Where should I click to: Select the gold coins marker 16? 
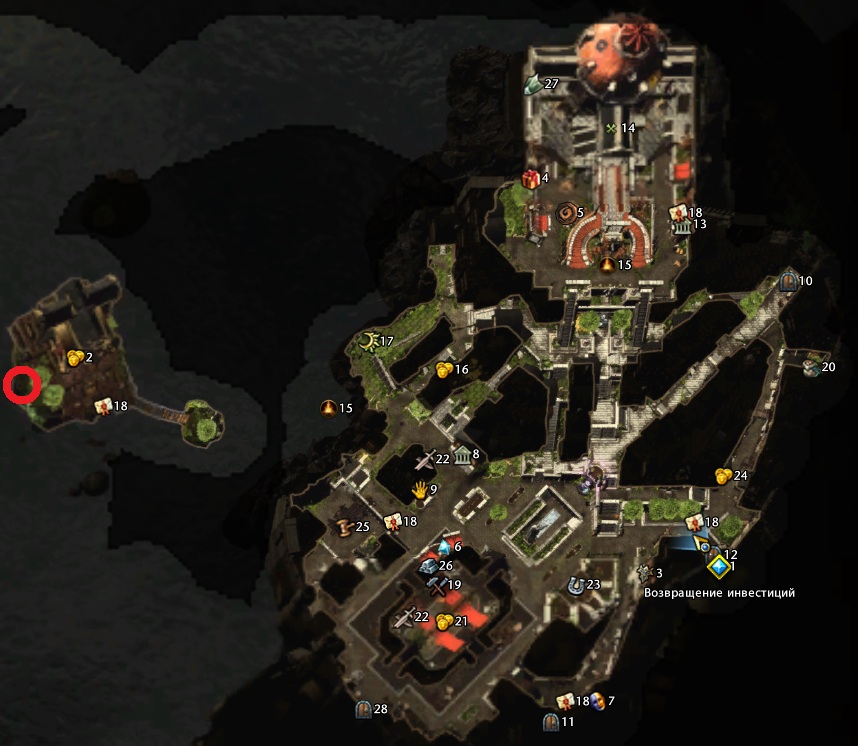[x=444, y=370]
